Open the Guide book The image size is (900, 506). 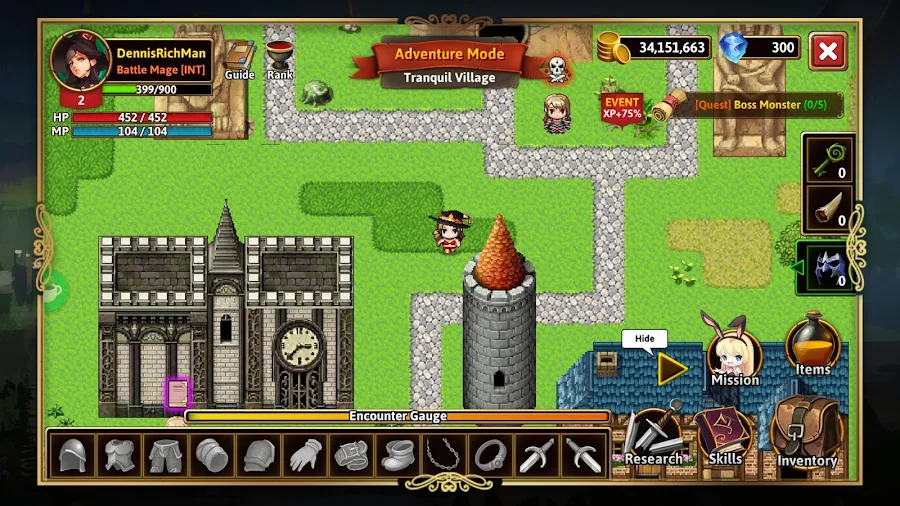point(239,58)
